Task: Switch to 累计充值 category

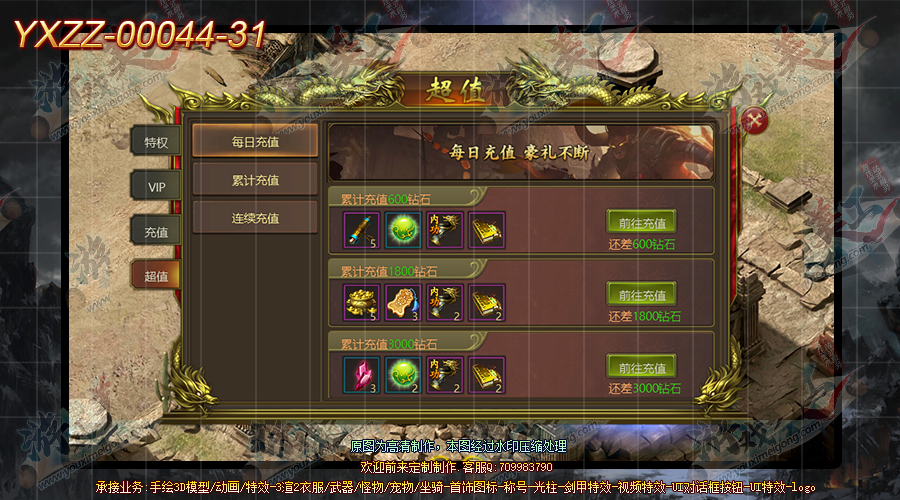Action: click(x=255, y=181)
